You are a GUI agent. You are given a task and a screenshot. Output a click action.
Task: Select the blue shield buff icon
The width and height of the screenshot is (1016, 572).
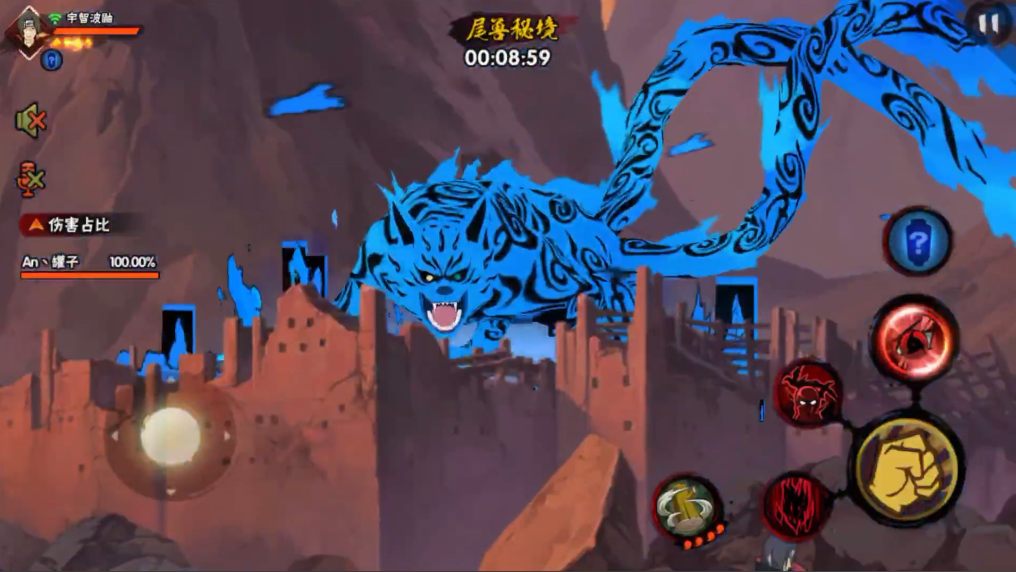52,60
